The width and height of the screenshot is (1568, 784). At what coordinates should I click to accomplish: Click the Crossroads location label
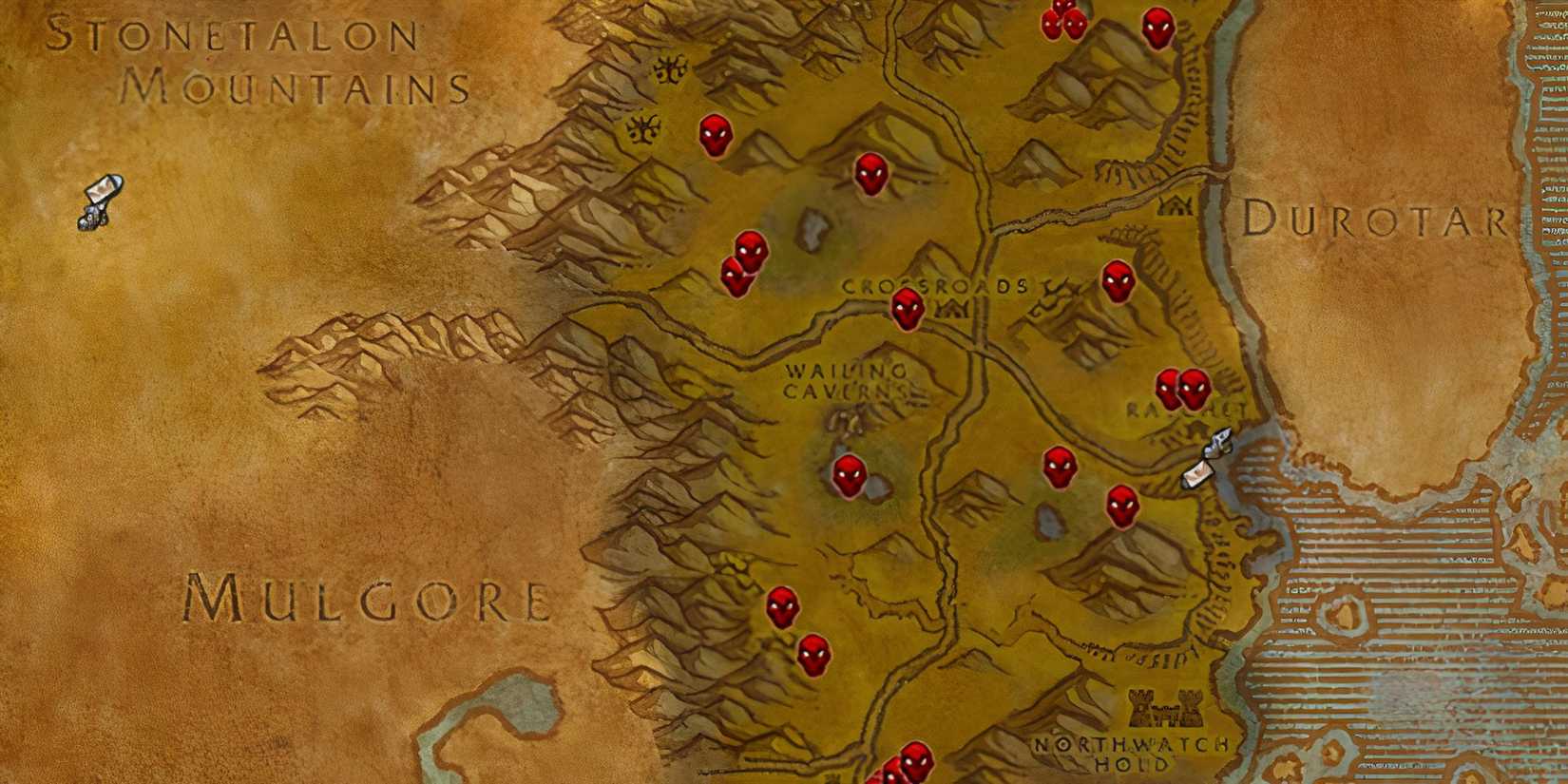(x=936, y=283)
